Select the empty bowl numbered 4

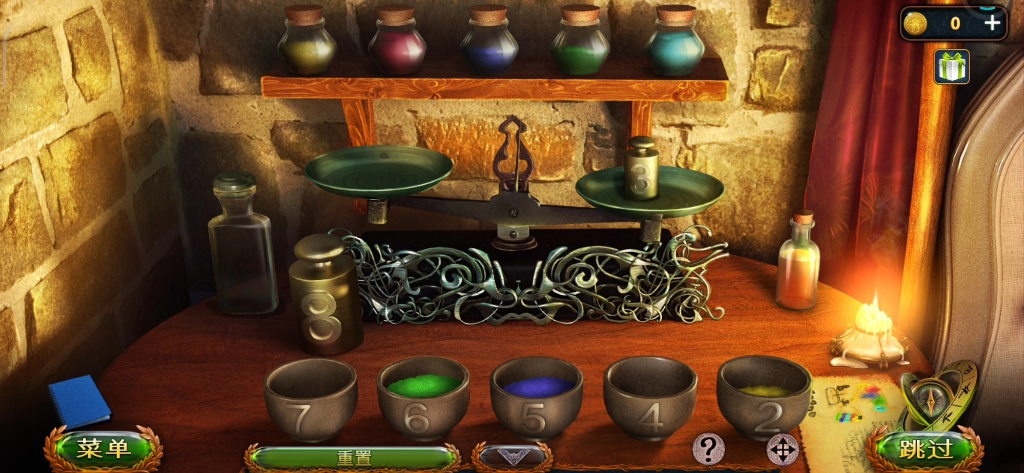coord(650,397)
